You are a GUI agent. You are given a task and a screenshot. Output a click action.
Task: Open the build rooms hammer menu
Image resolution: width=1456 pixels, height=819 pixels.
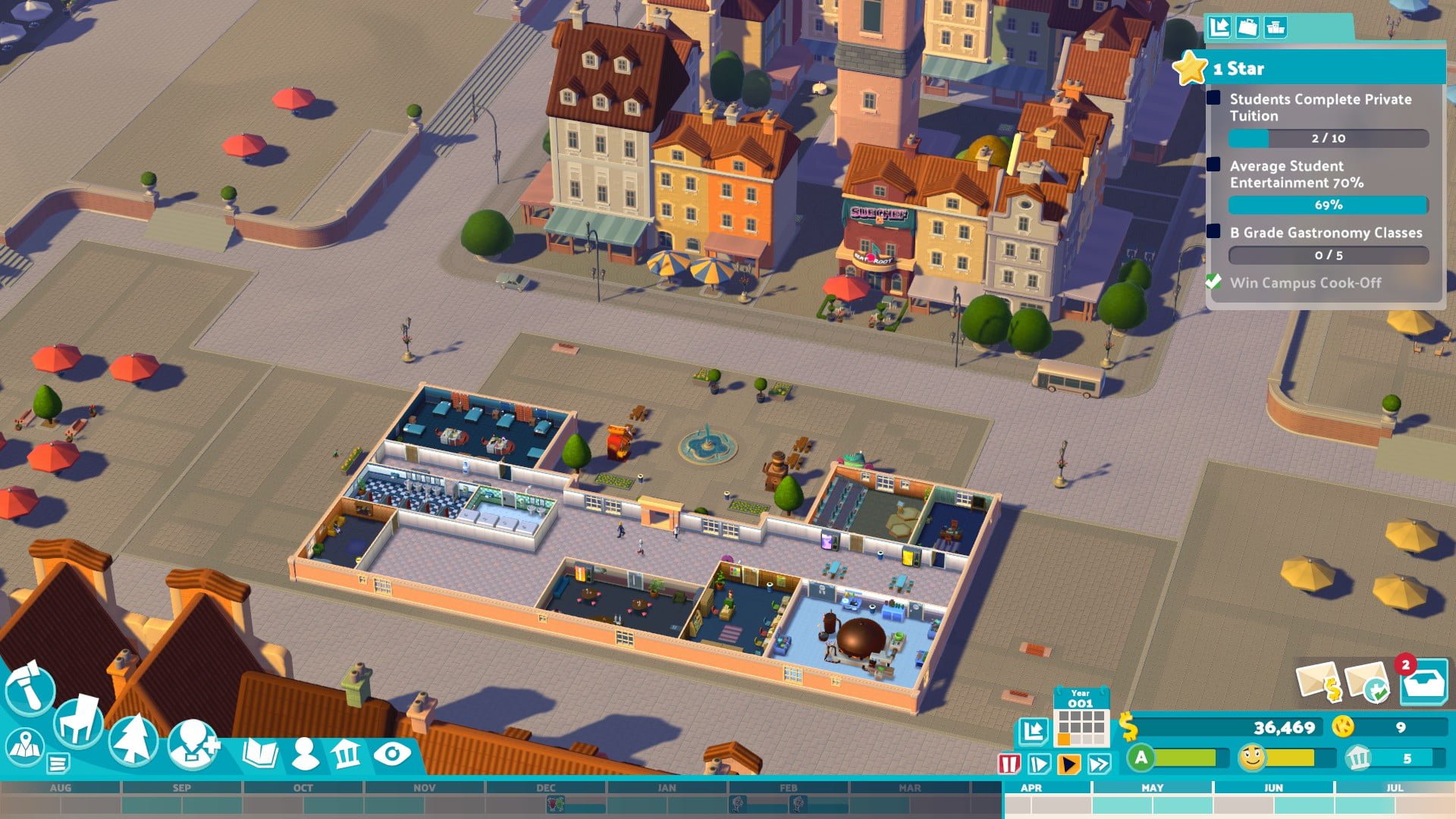30,688
